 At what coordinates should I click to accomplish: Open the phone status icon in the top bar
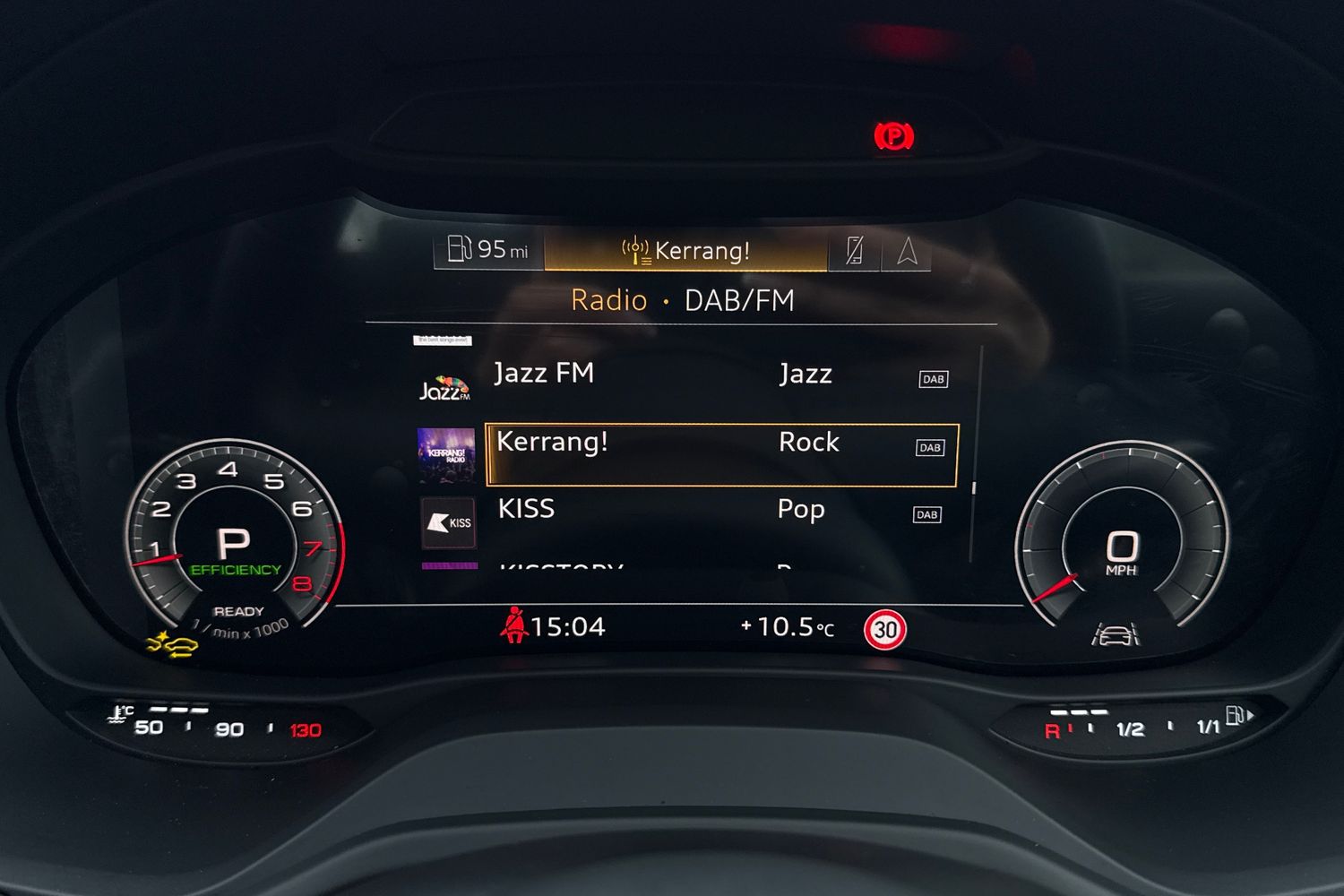point(854,250)
